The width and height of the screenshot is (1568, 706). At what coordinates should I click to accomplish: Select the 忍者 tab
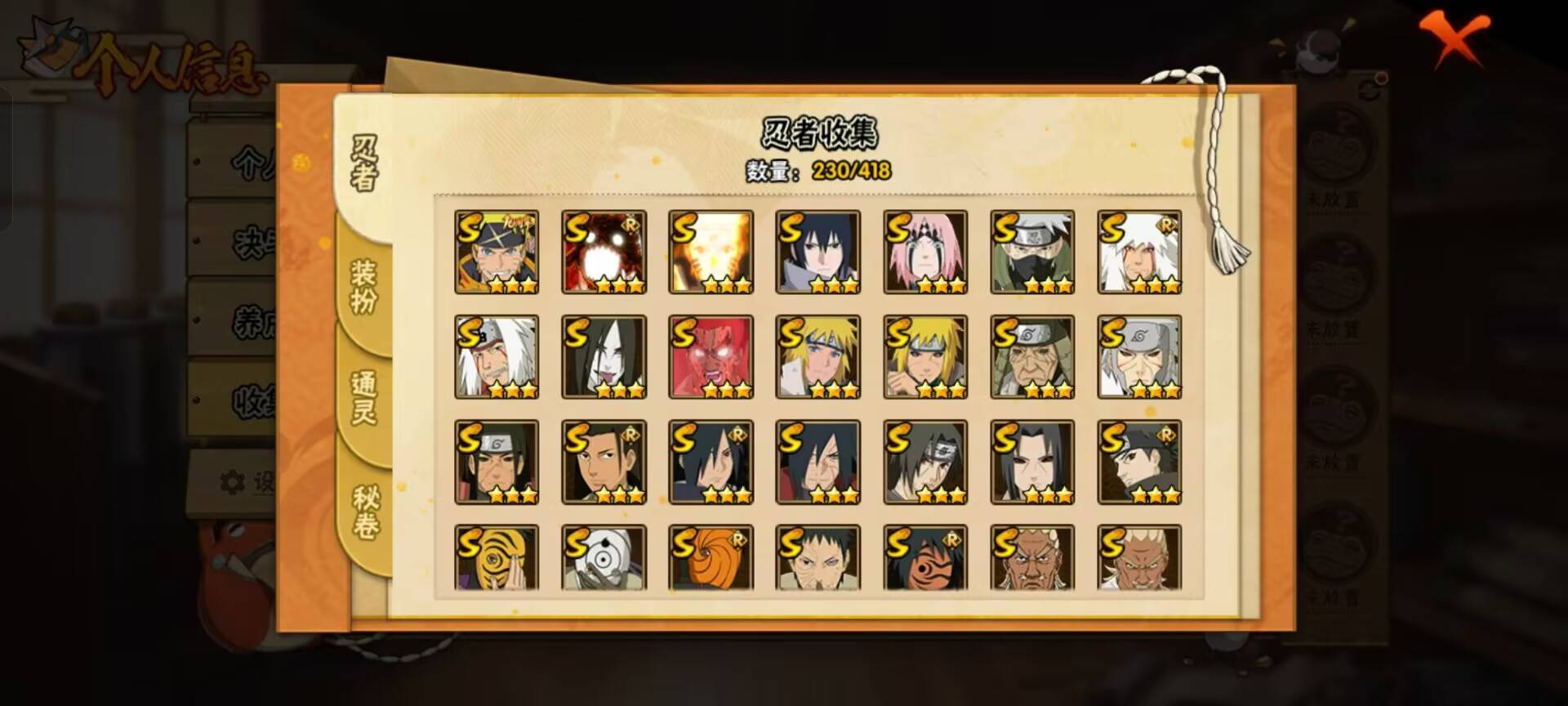coord(365,163)
